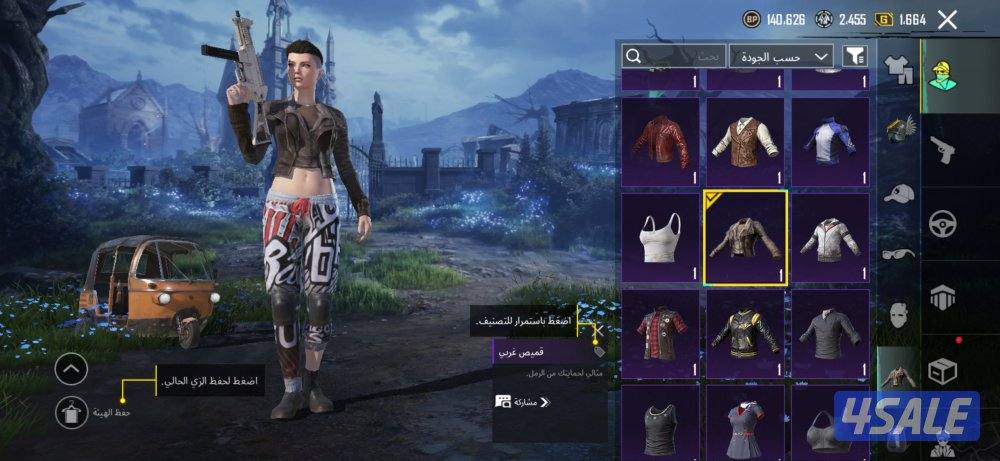The height and width of the screenshot is (461, 1000).
Task: Show the headwear cap category
Action: coord(900,193)
